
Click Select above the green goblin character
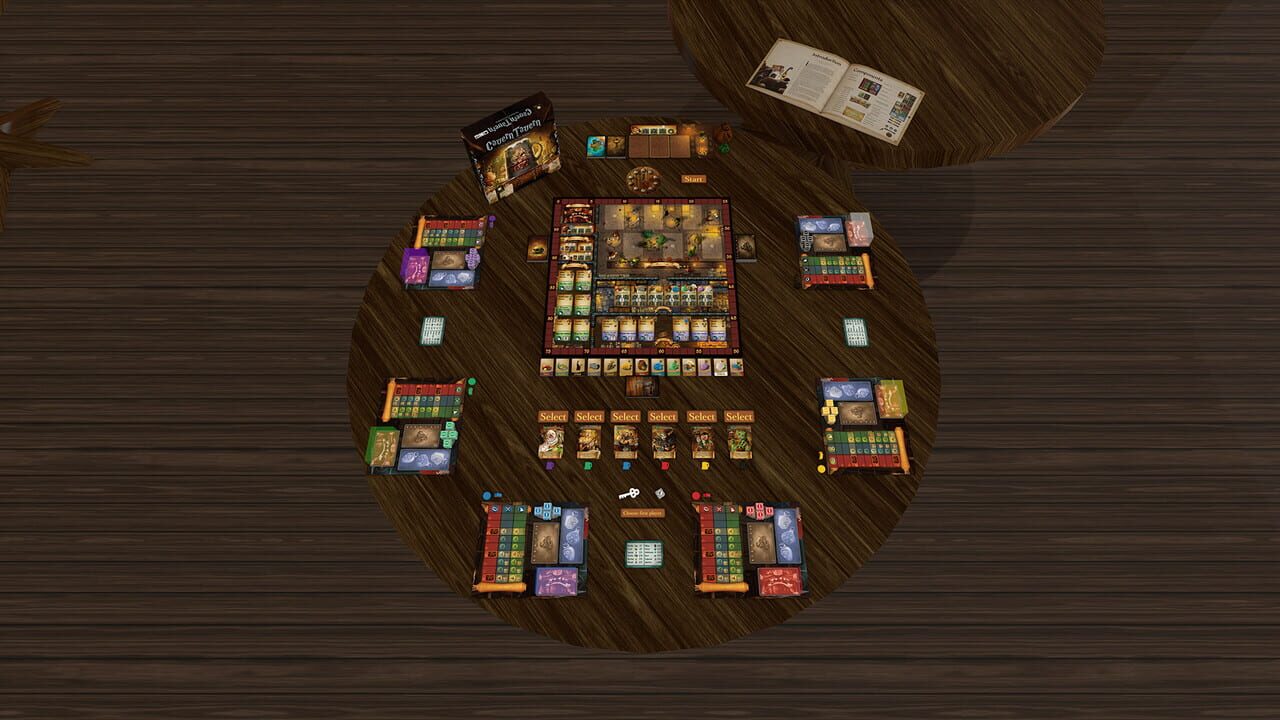click(739, 415)
